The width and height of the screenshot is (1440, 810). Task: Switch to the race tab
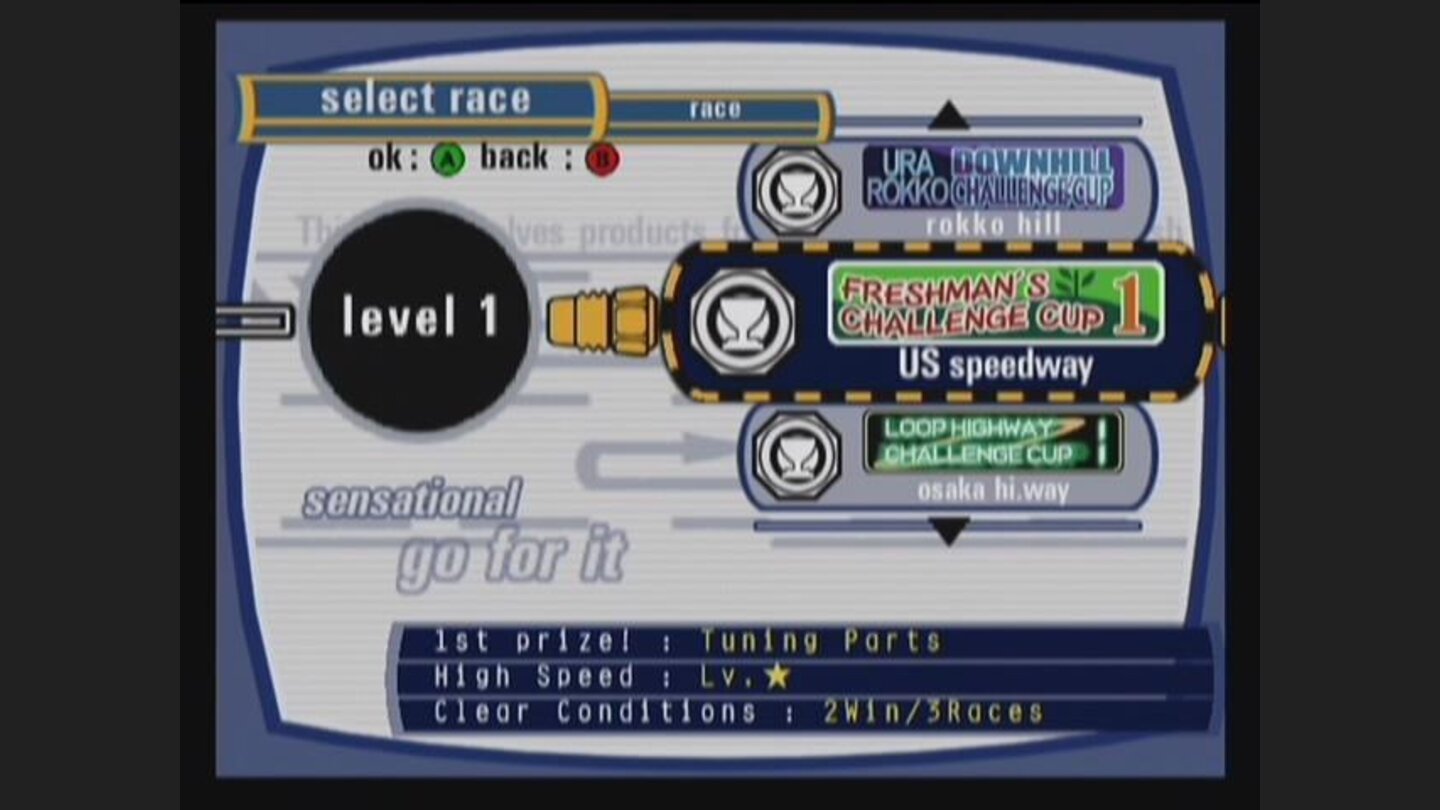coord(716,110)
